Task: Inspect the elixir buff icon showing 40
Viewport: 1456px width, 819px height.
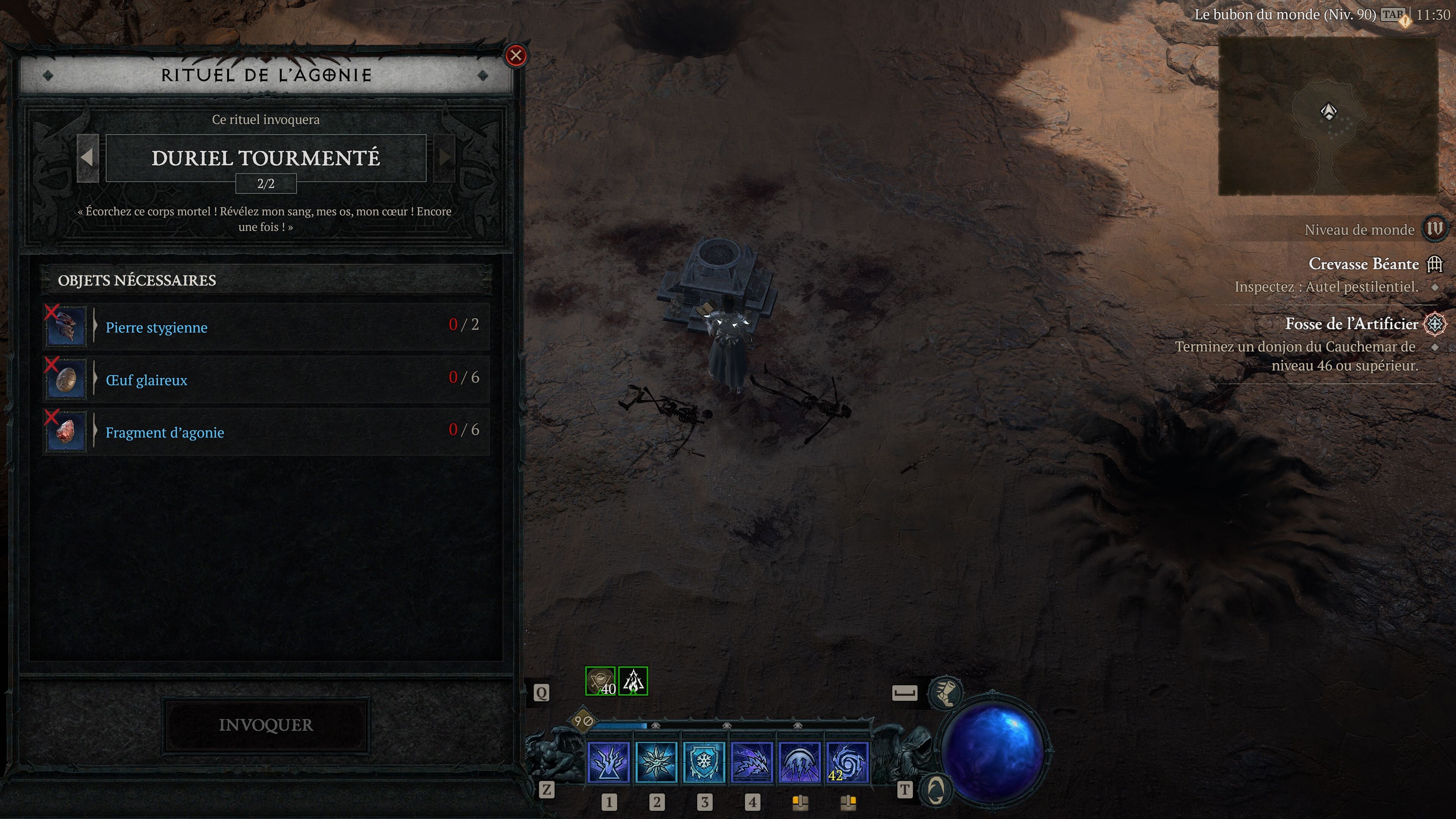Action: (x=600, y=681)
